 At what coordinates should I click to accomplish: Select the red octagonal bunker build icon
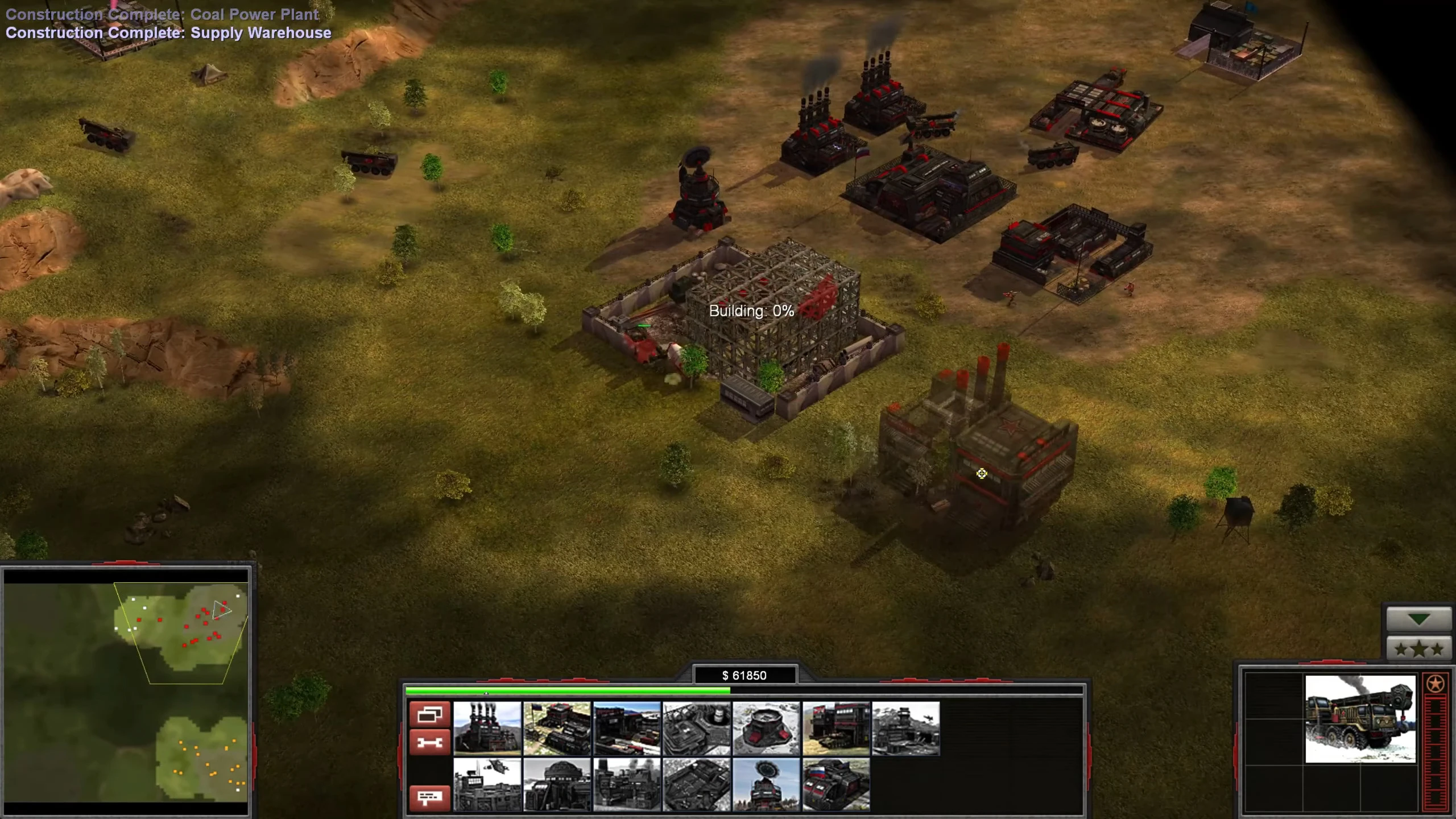[766, 729]
